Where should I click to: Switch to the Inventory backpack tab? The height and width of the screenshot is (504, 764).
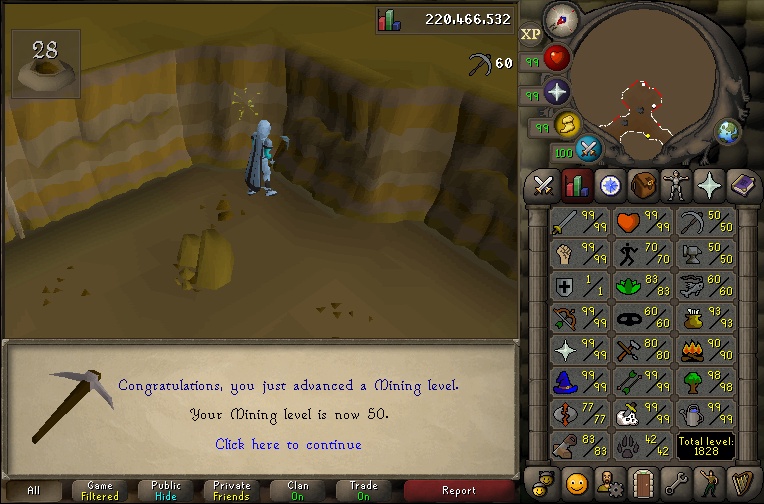coord(643,185)
